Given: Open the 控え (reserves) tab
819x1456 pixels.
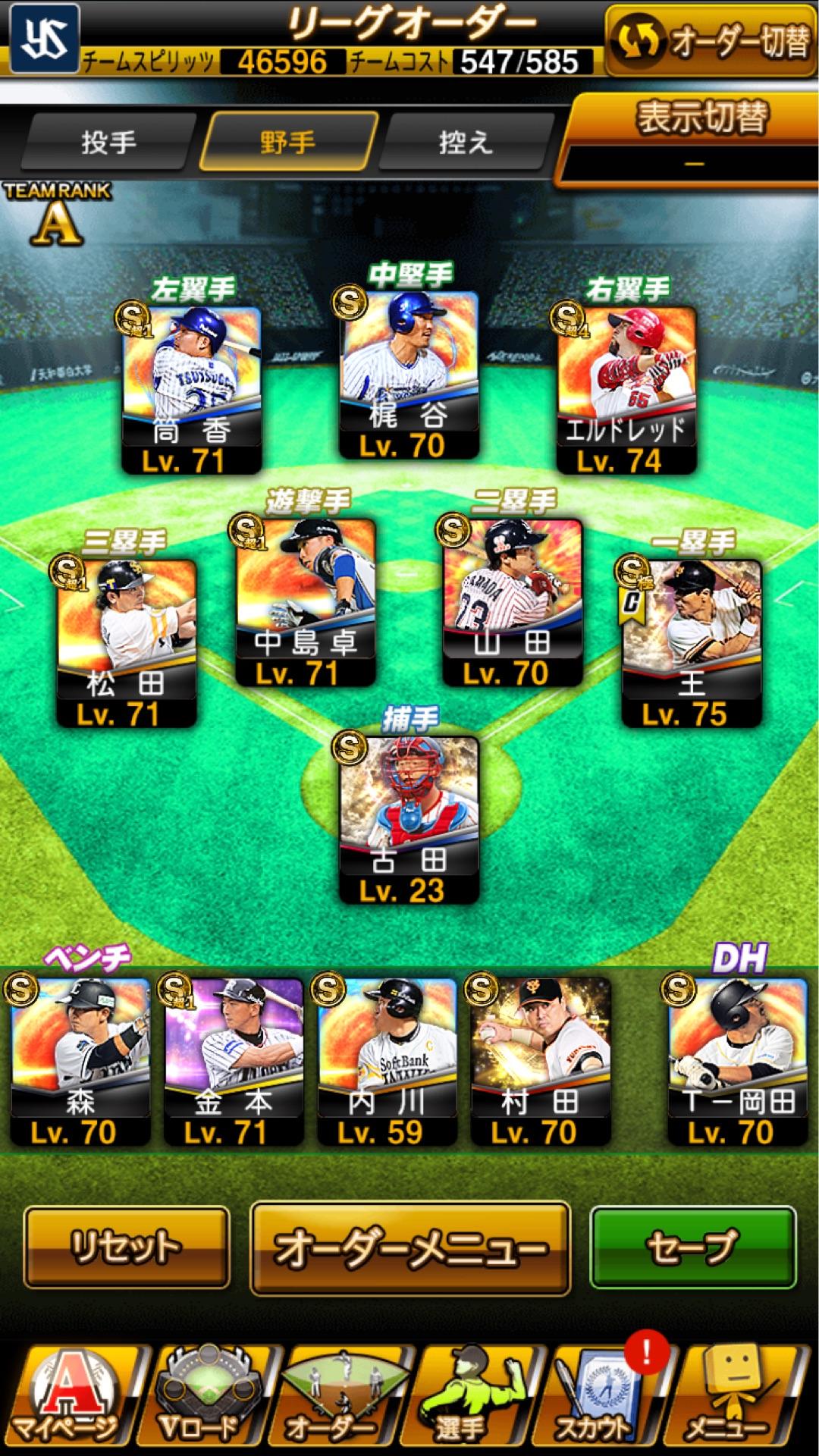Looking at the screenshot, I should pos(466,142).
